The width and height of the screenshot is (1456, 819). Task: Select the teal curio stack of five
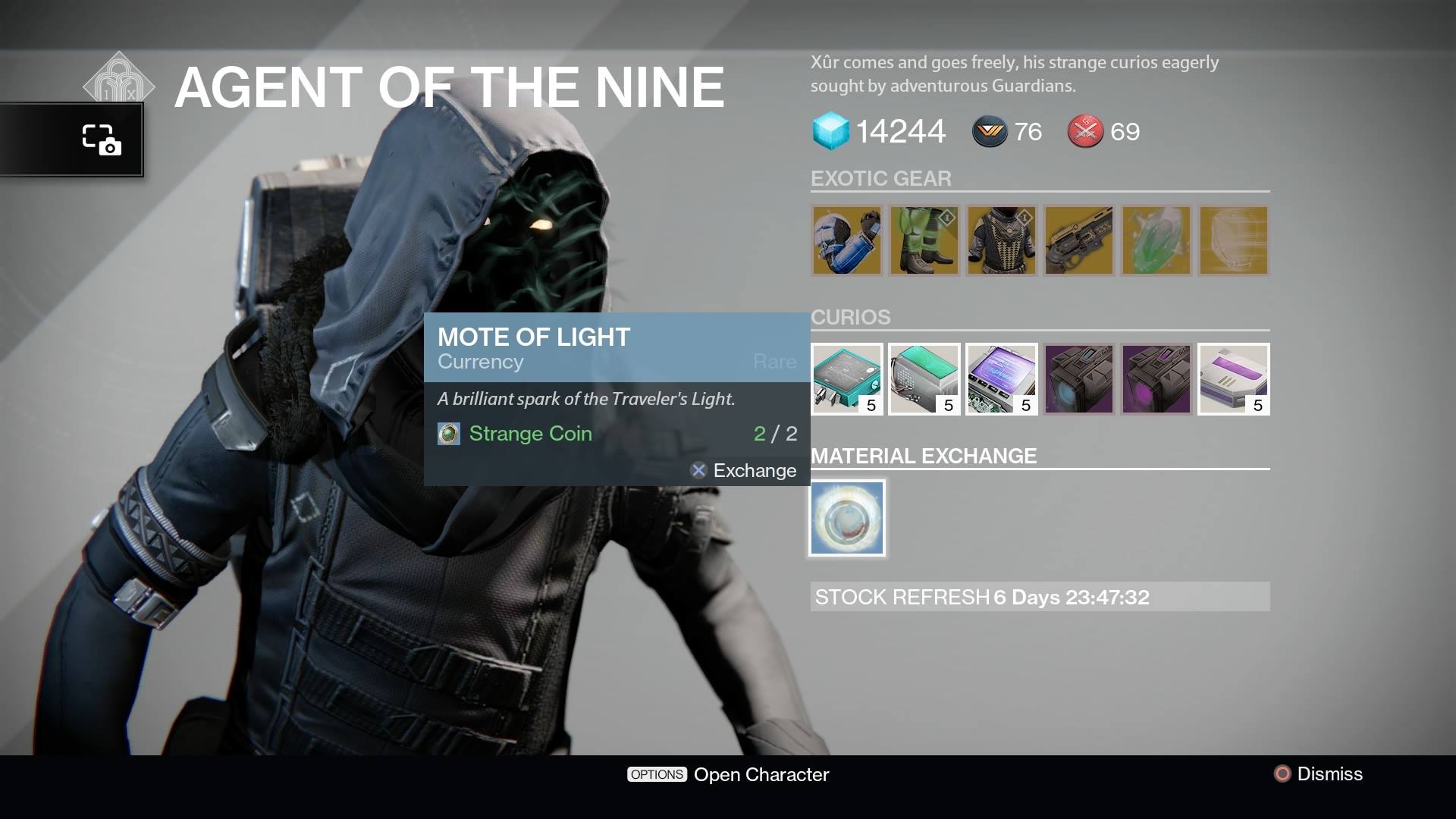coord(847,379)
